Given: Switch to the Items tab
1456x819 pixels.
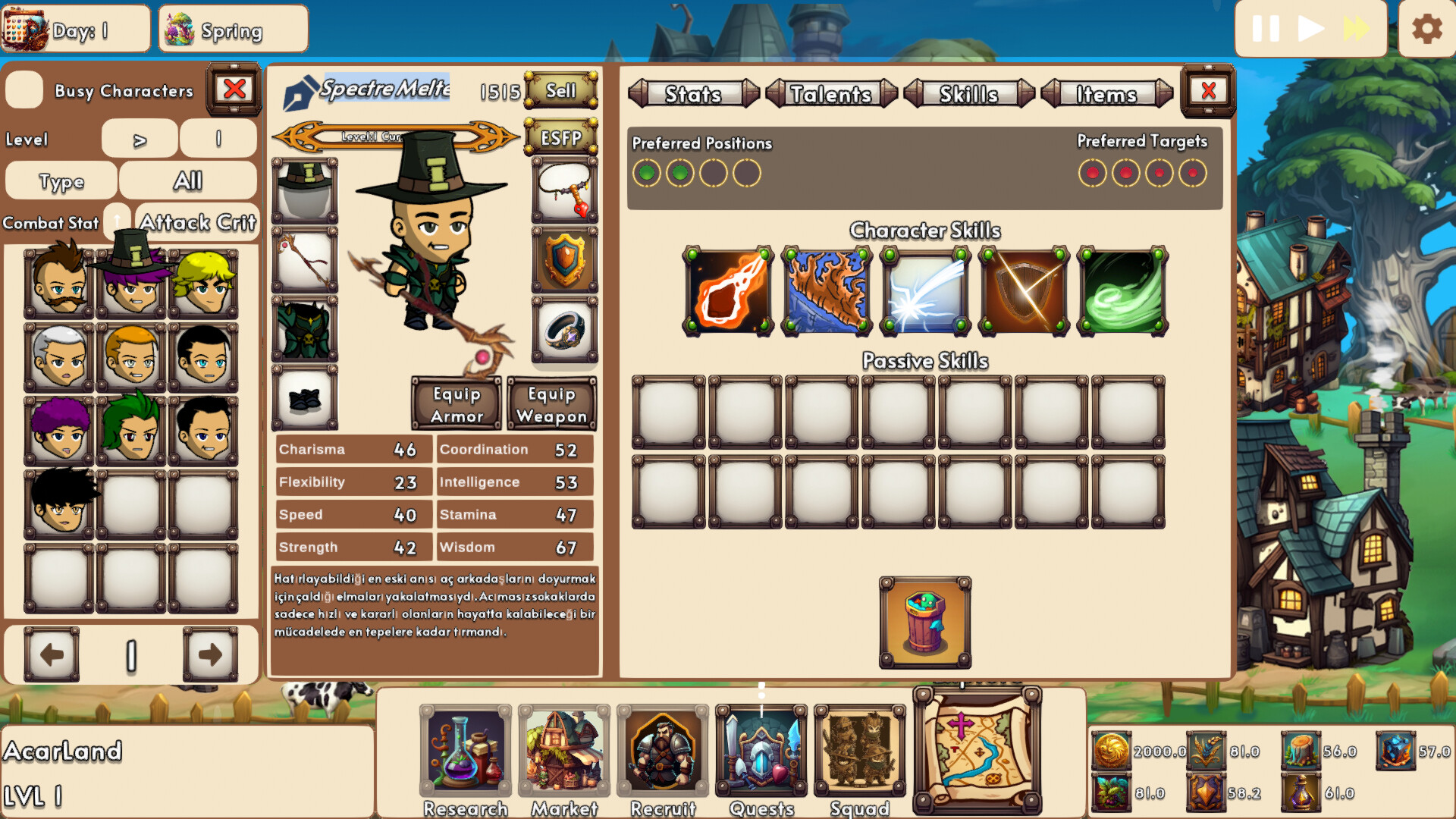Looking at the screenshot, I should (x=1106, y=94).
